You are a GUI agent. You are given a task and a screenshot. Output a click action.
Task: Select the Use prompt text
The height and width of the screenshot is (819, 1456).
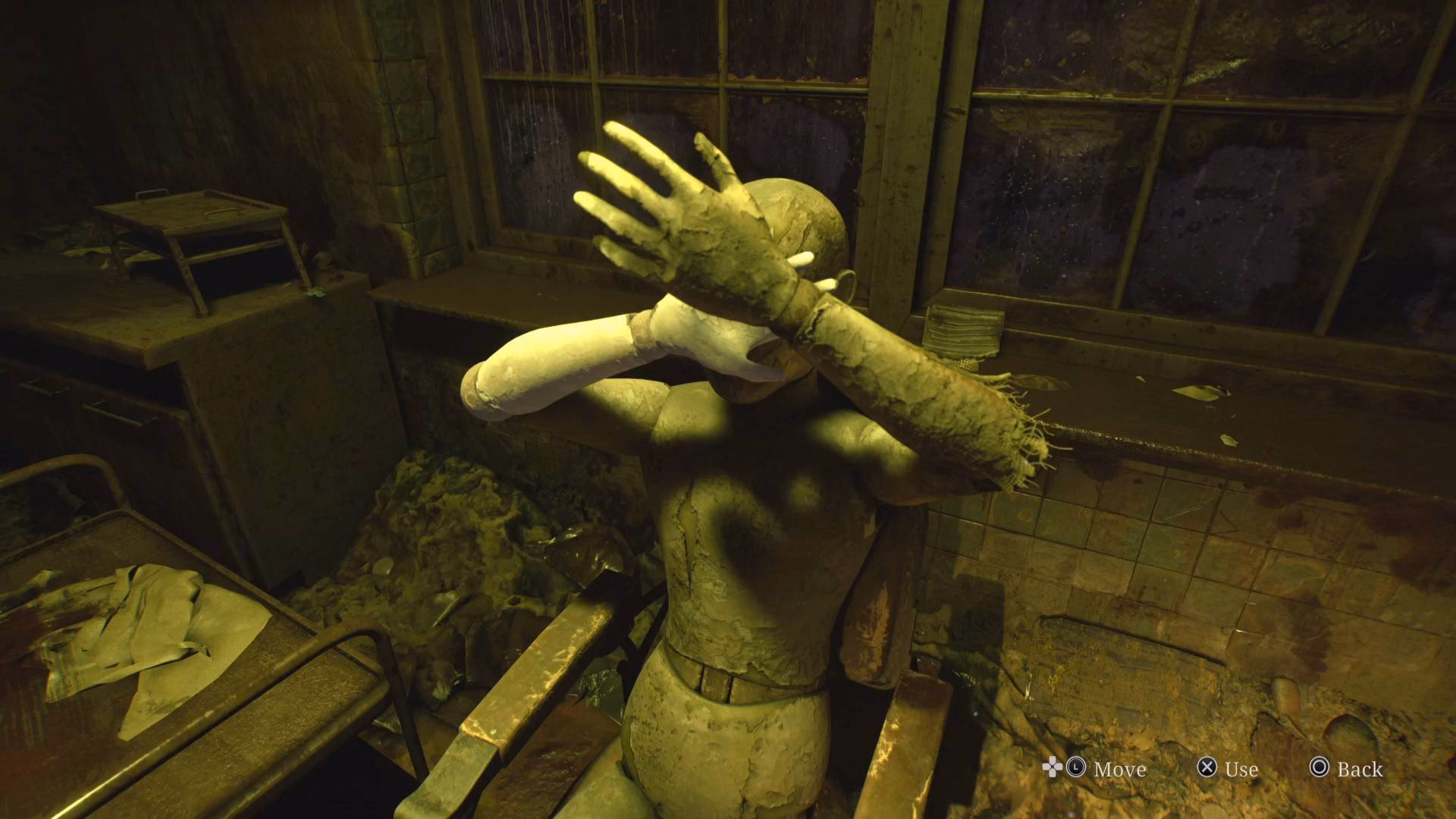(x=1241, y=770)
